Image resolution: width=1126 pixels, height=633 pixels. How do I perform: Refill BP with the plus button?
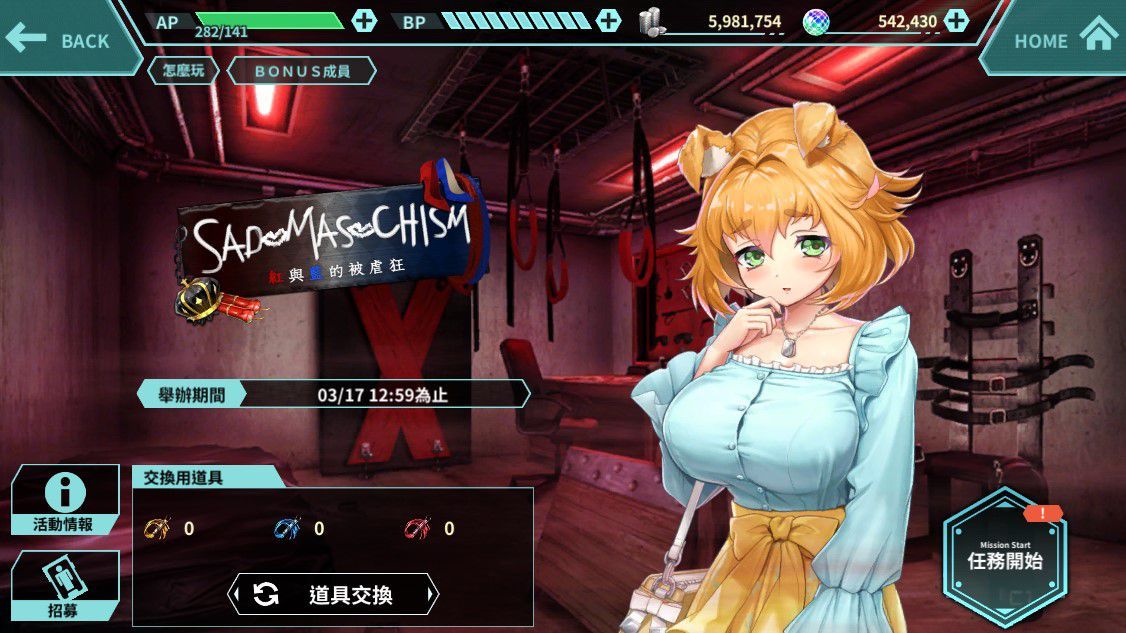(608, 20)
